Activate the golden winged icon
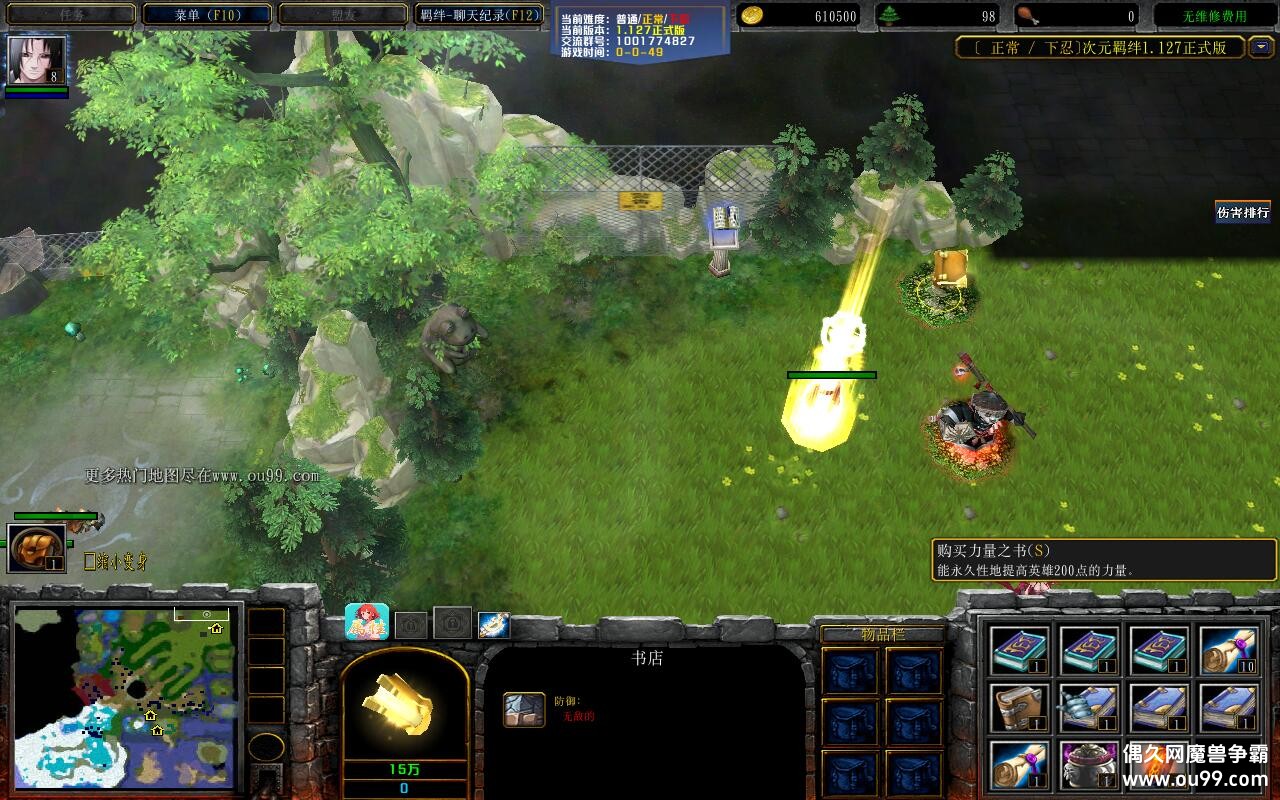The image size is (1280, 800). click(x=494, y=625)
